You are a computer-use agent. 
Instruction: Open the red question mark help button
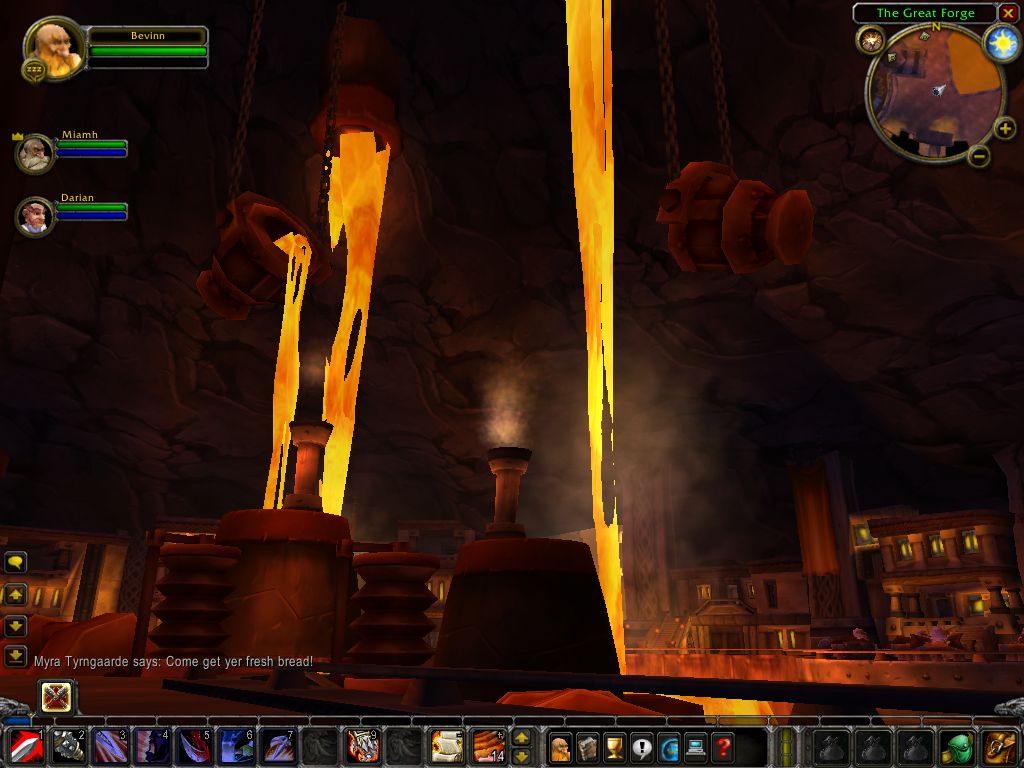coord(722,747)
